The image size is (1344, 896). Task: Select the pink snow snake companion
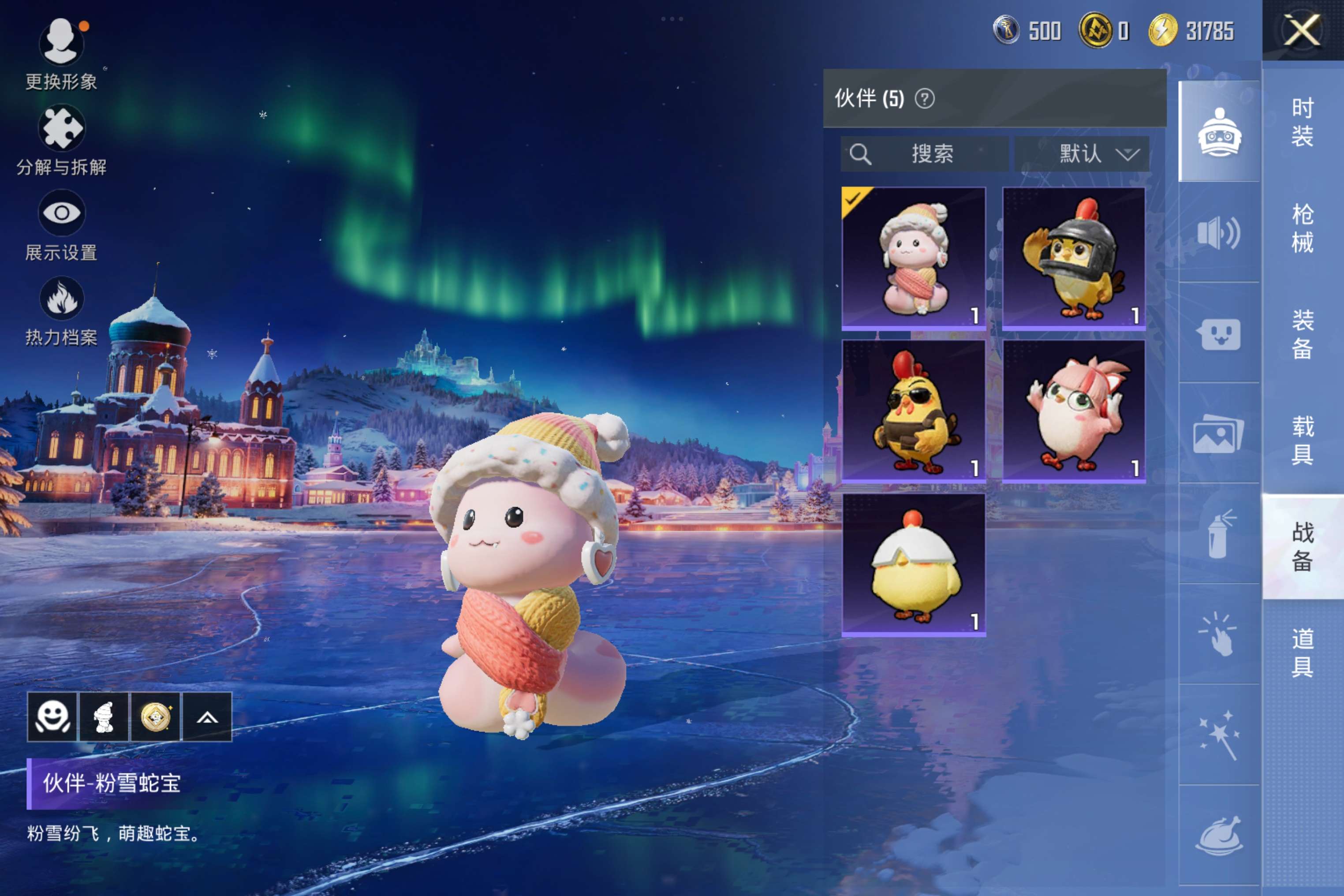[x=913, y=258]
